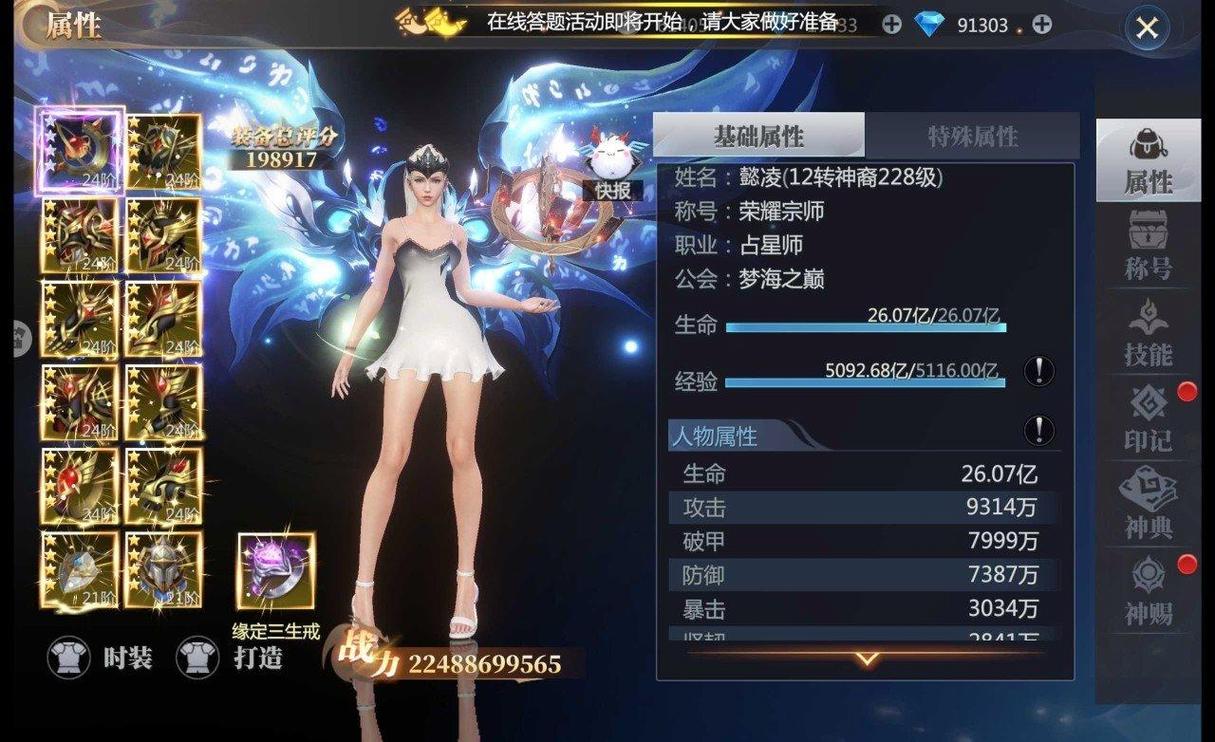1215x742 pixels.
Task: Select the 属性 side tab
Action: point(1147,160)
